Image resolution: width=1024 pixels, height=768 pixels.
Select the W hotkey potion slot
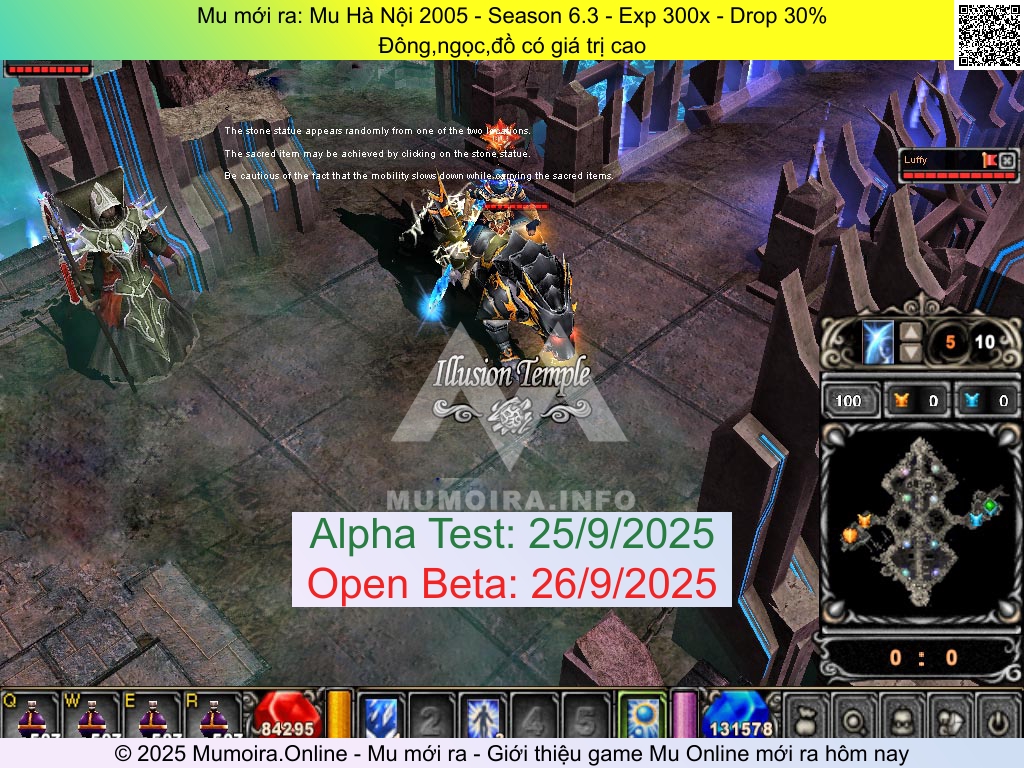(x=92, y=716)
